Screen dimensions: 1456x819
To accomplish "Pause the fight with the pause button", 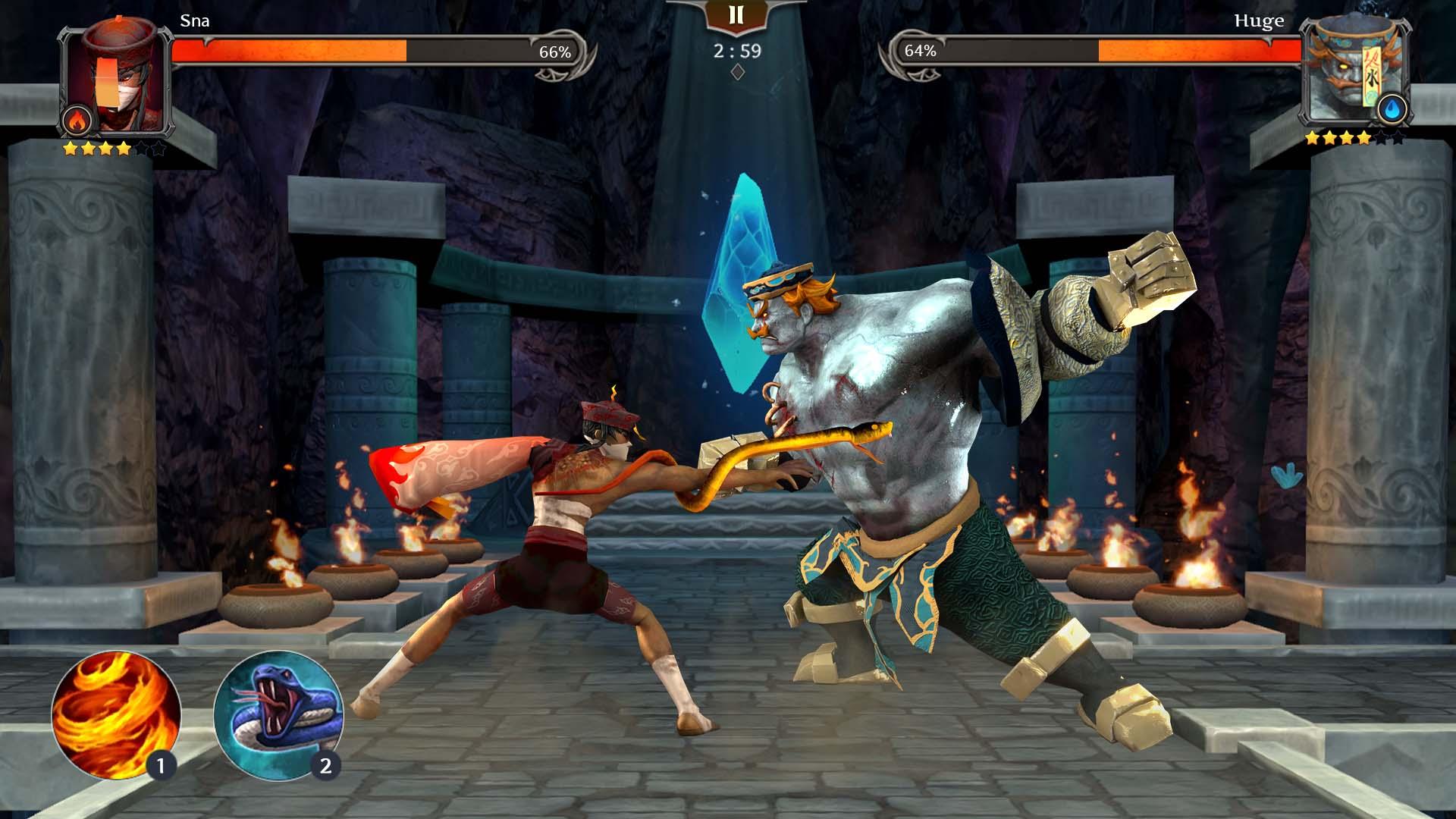I will (x=736, y=16).
